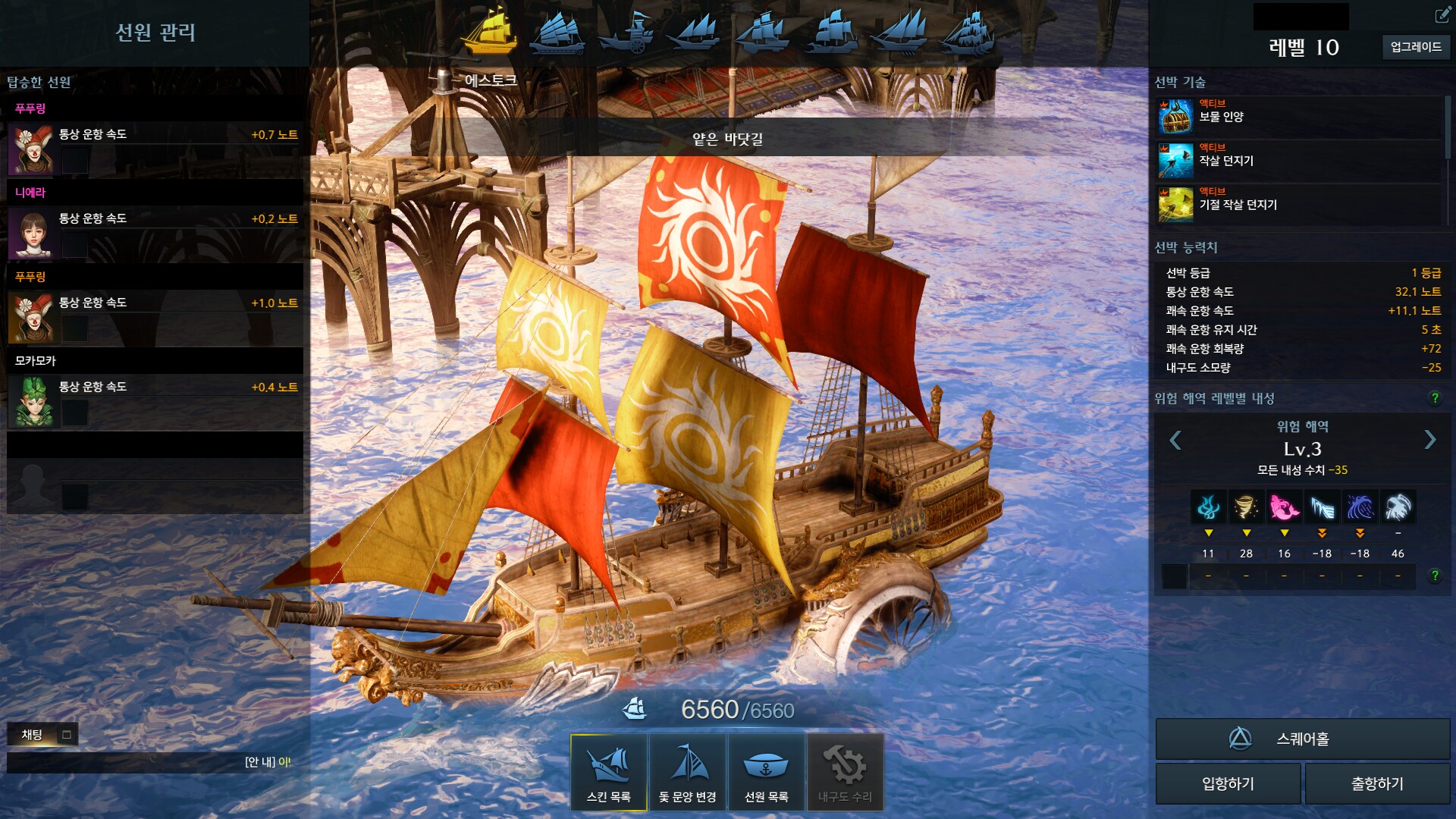
Task: Open 돛 문양 변경 sail emblem change
Action: click(x=687, y=772)
